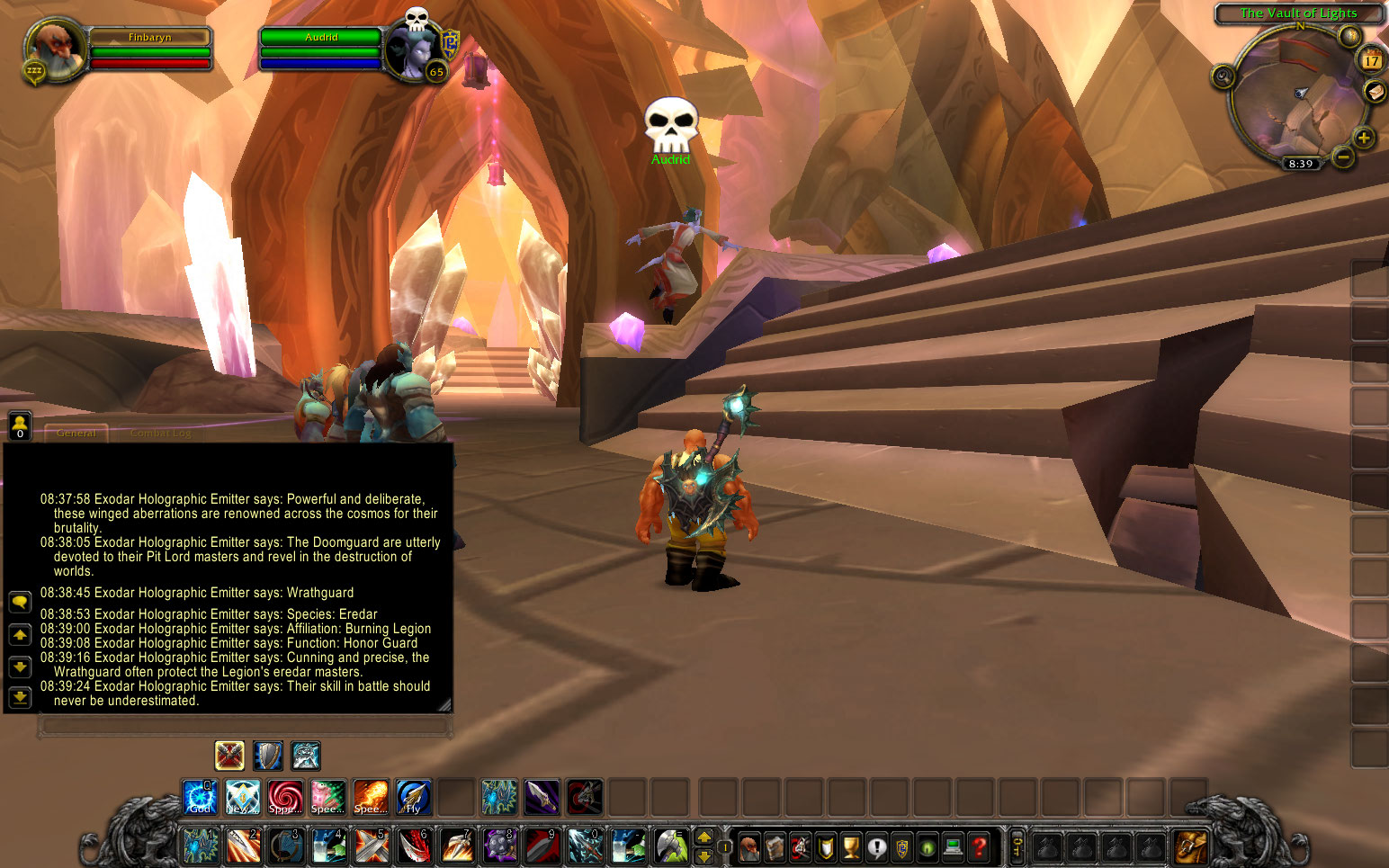
Task: Activate Berserker Stance on the stance bar
Action: pyautogui.click(x=306, y=756)
